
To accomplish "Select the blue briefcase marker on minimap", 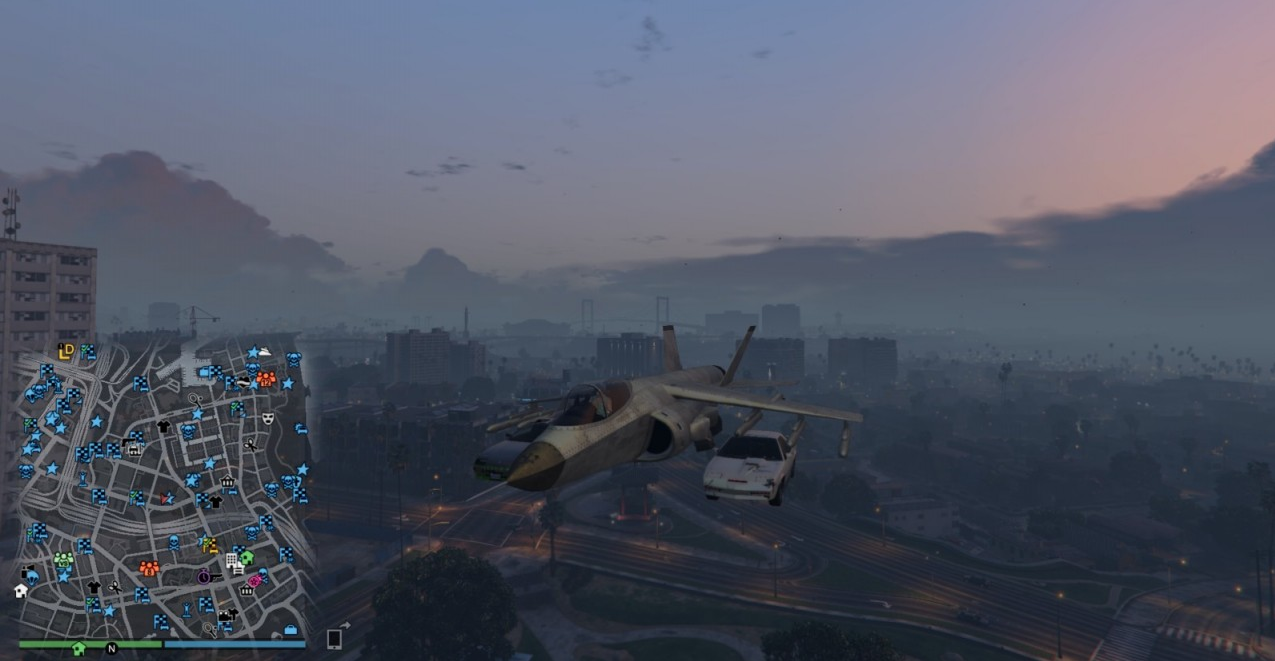I will pyautogui.click(x=290, y=630).
